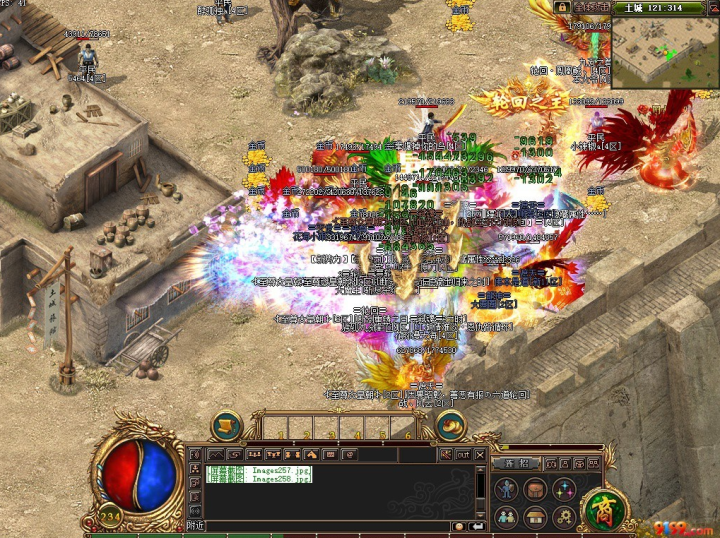720x538 pixels.
Task: Open the house guild icon
Action: click(535, 517)
